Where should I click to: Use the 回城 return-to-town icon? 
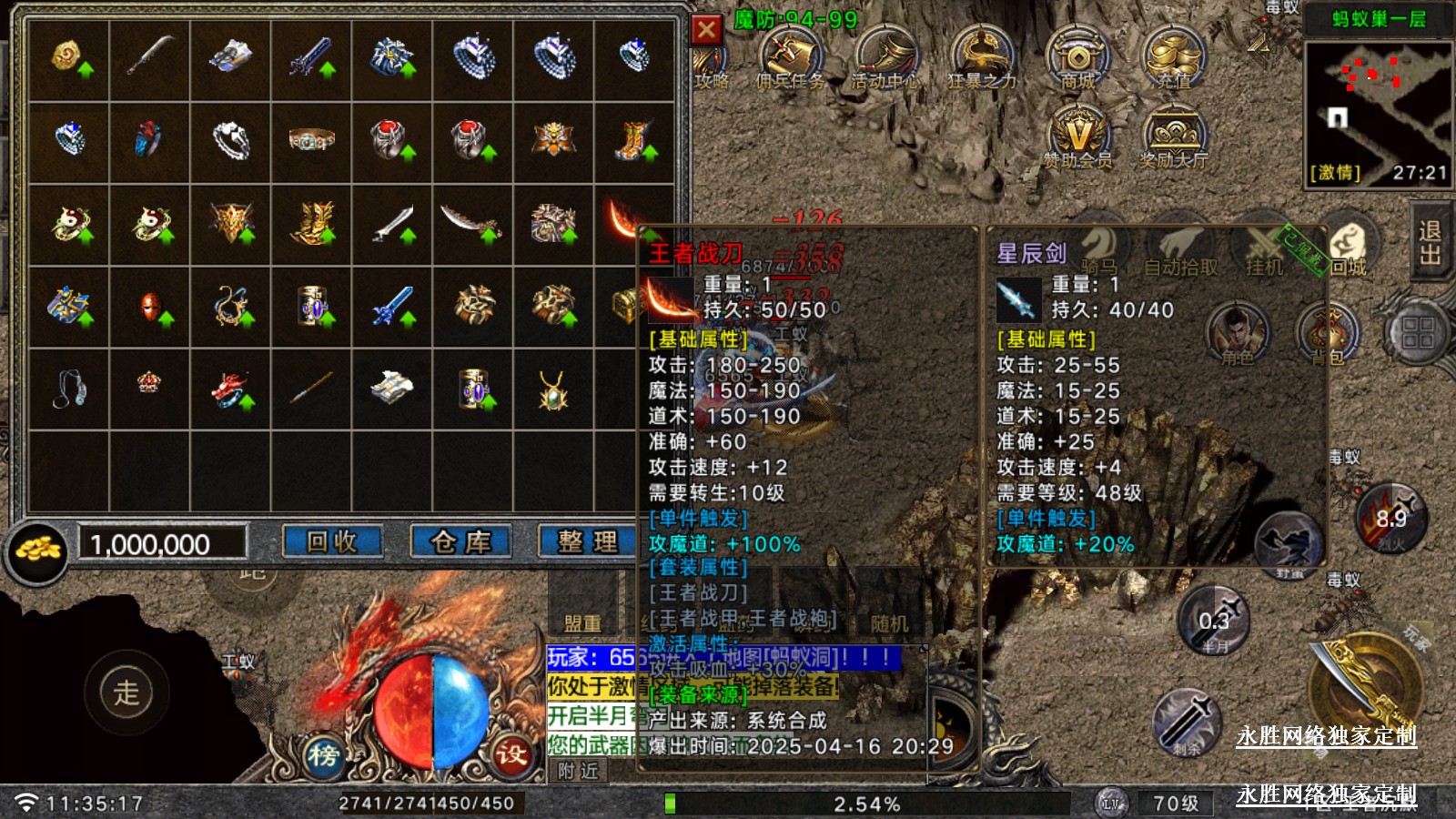coord(1350,246)
